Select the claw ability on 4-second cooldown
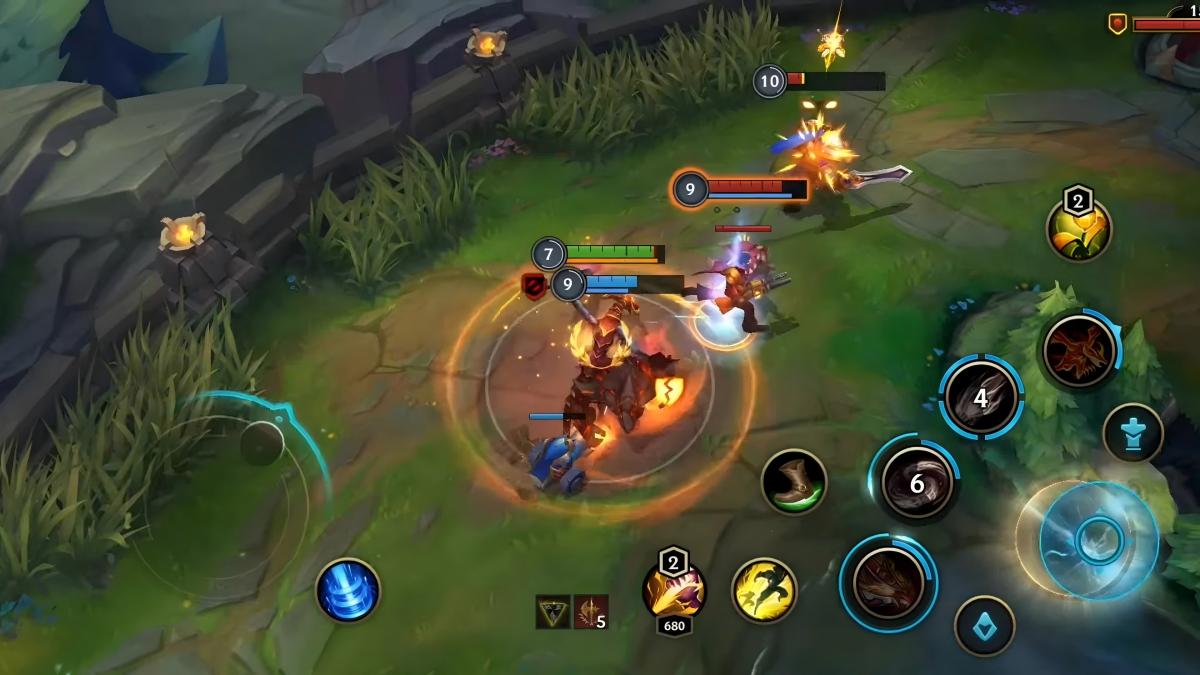The image size is (1200, 675). tap(981, 398)
